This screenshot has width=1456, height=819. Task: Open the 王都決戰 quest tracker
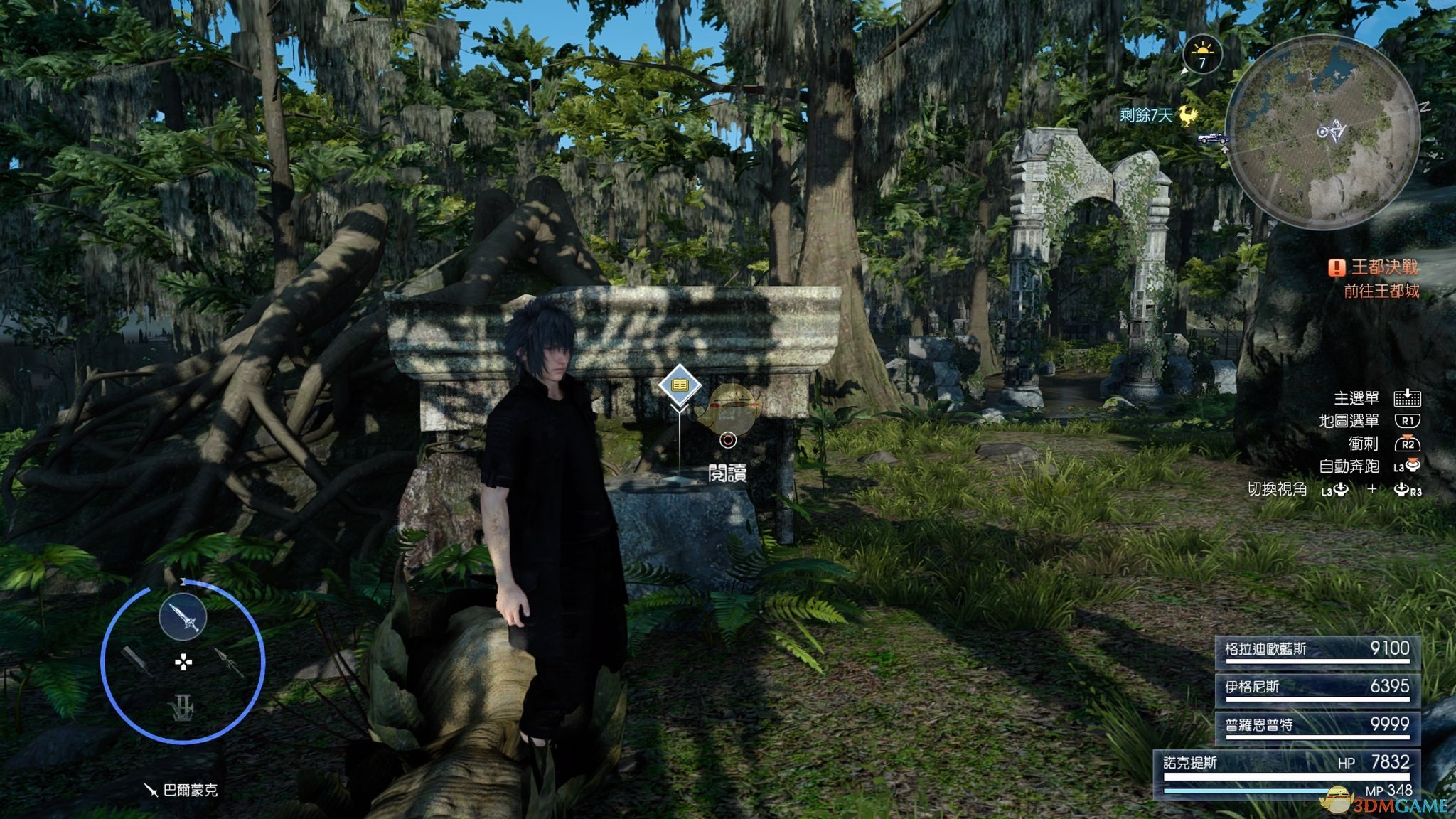click(x=1375, y=268)
